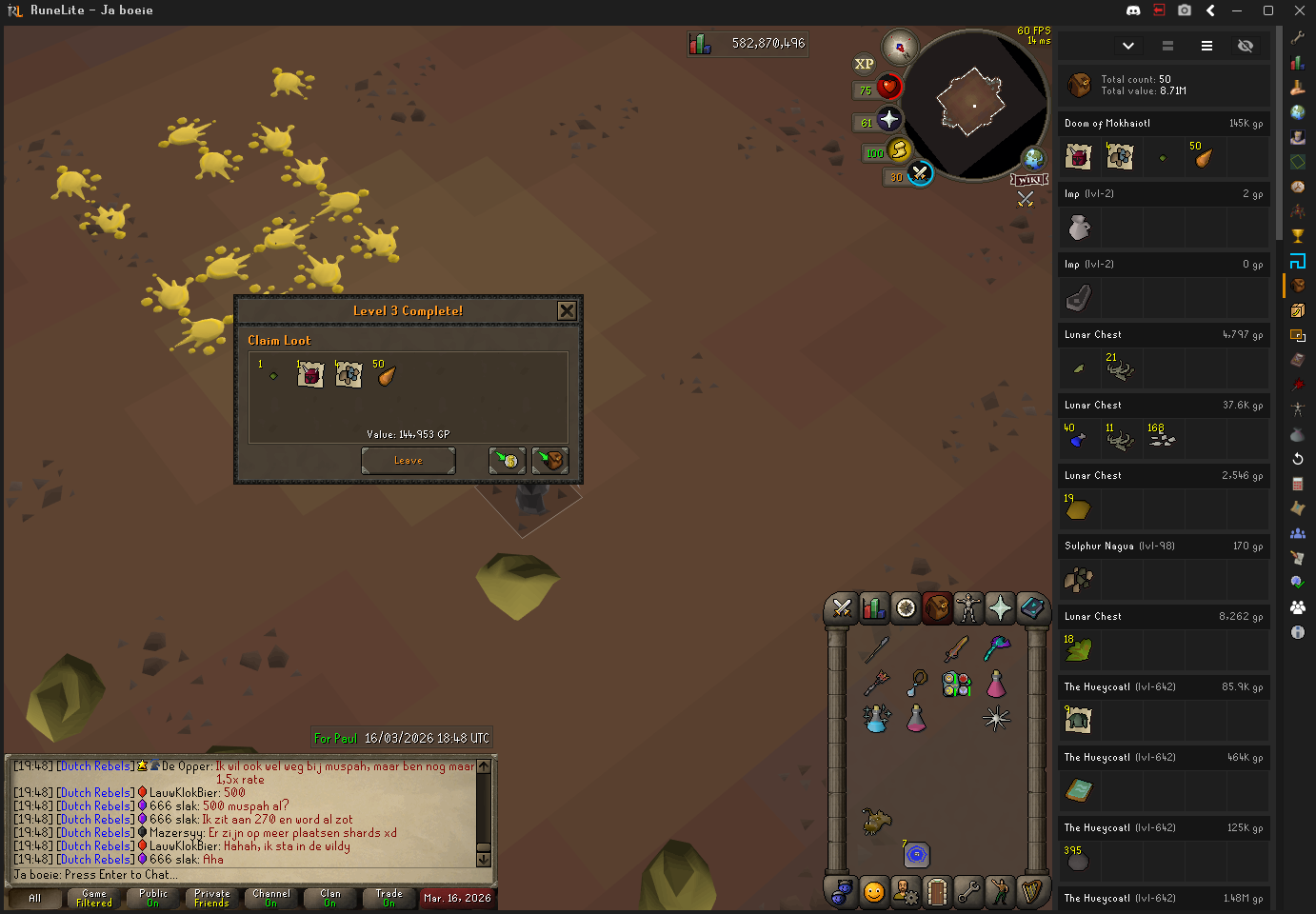The width and height of the screenshot is (1316, 914).
Task: Open the Discord link in title bar
Action: click(1133, 10)
